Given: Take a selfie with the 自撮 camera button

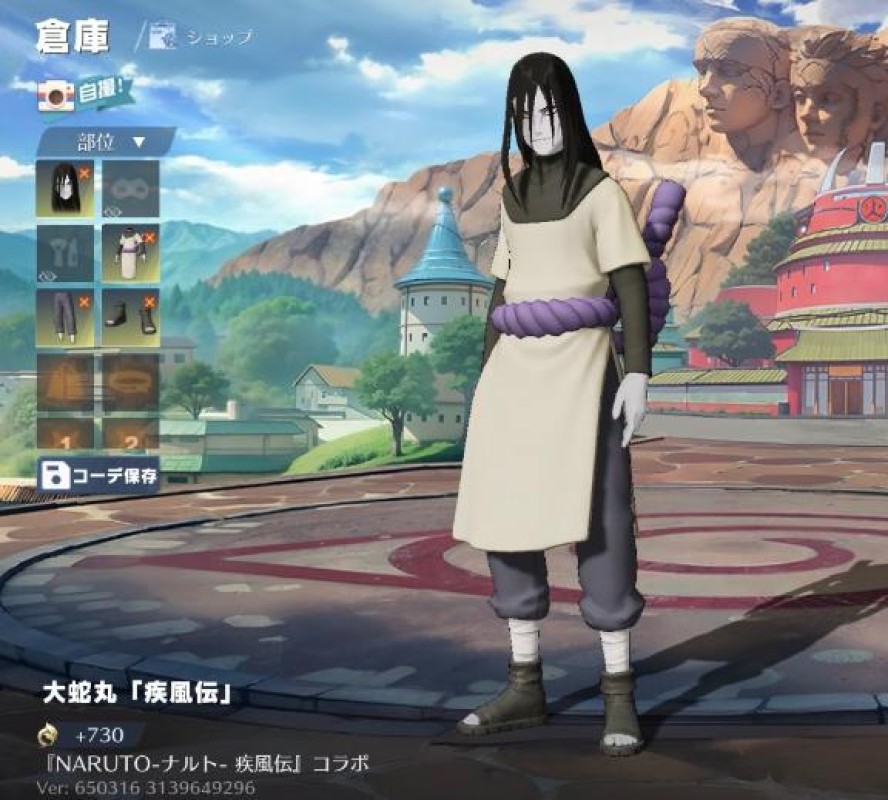Looking at the screenshot, I should (x=81, y=93).
